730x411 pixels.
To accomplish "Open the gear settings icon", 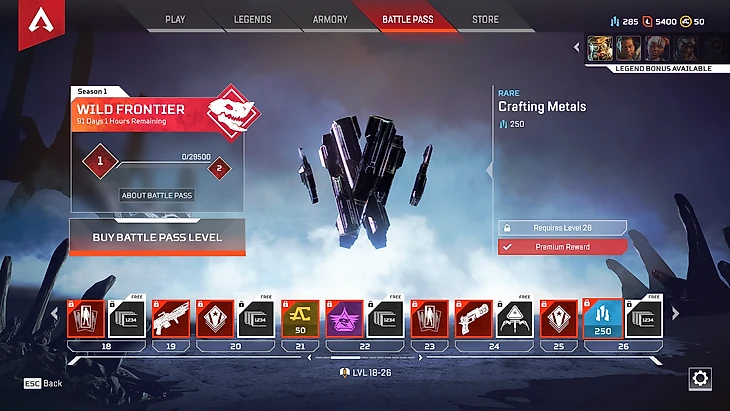I will click(x=700, y=379).
